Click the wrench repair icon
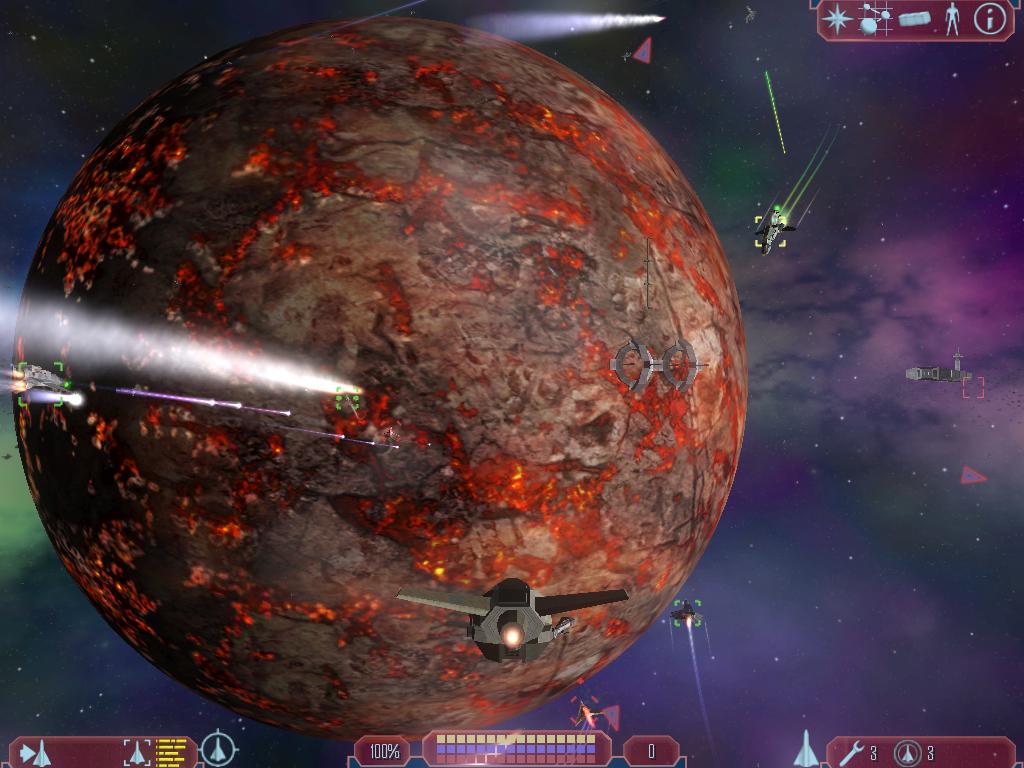The height and width of the screenshot is (768, 1024). (852, 752)
